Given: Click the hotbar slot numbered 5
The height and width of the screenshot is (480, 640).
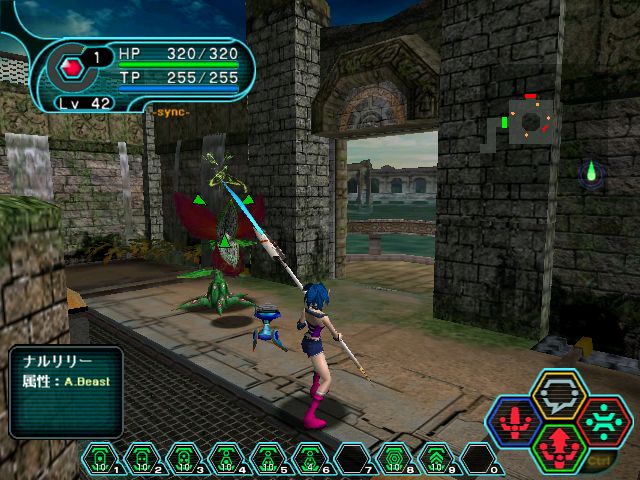Looking at the screenshot, I should [x=268, y=458].
